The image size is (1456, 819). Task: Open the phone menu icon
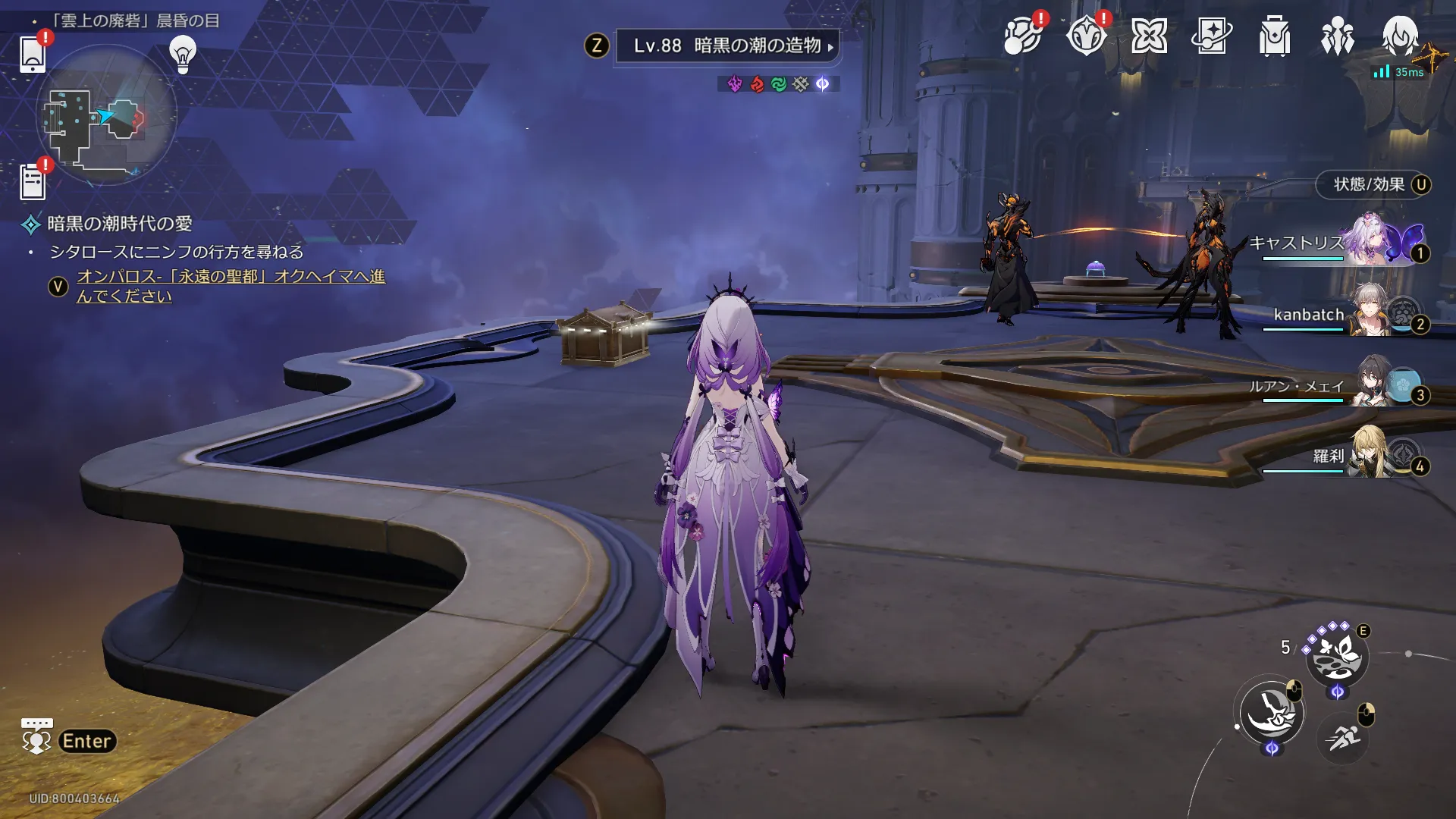33,53
